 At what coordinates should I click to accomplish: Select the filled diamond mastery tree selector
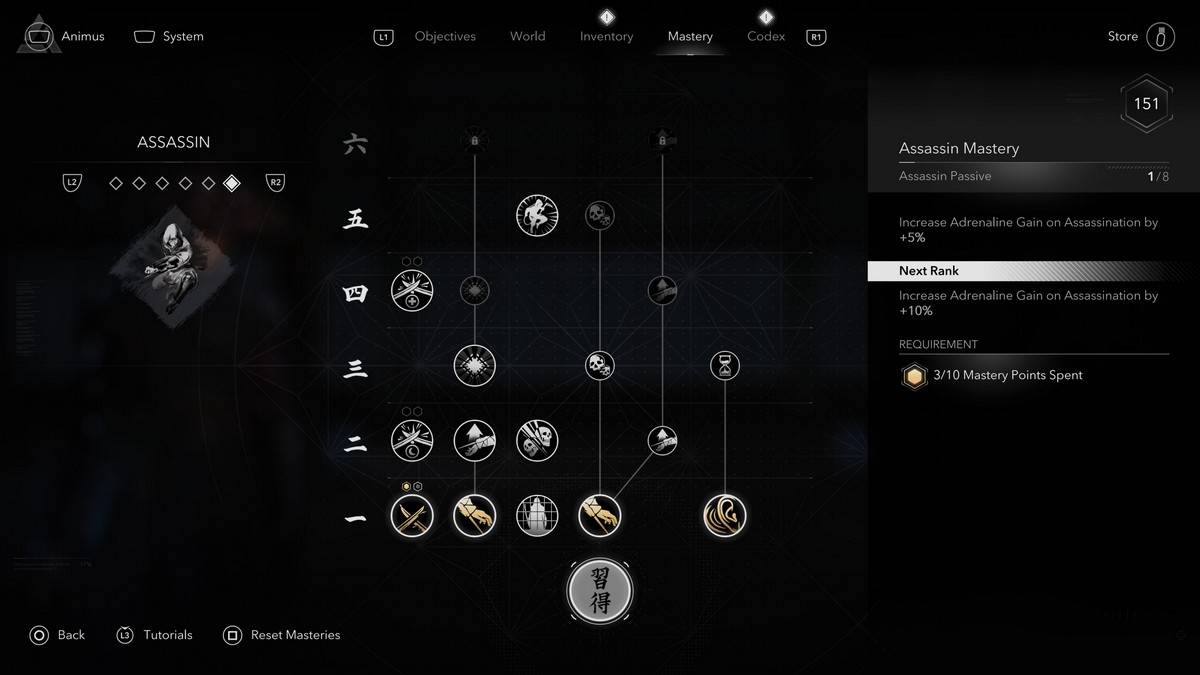[x=232, y=183]
